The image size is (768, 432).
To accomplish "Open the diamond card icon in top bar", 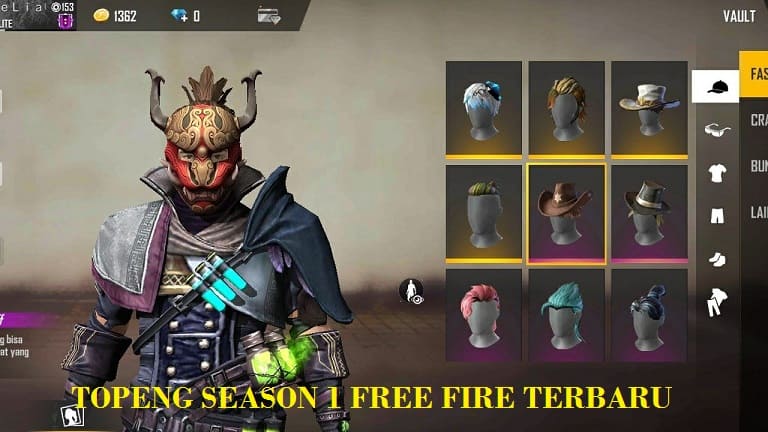I will (x=268, y=15).
